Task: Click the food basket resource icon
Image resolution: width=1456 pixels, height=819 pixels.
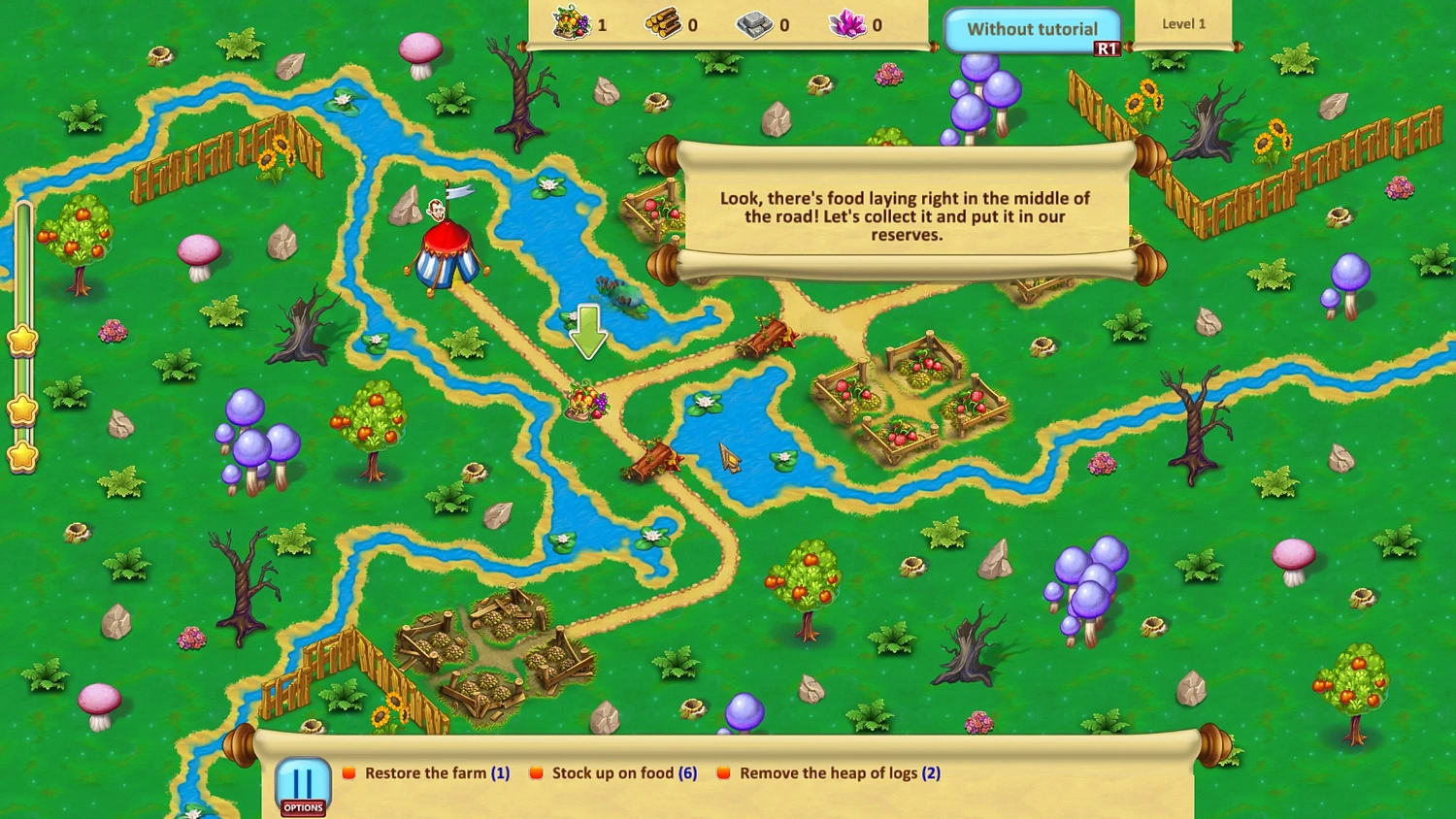Action: [571, 24]
